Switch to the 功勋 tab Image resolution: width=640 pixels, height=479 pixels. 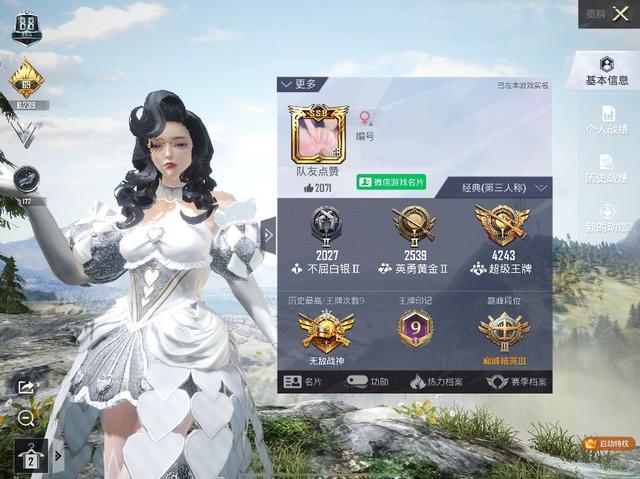click(367, 382)
